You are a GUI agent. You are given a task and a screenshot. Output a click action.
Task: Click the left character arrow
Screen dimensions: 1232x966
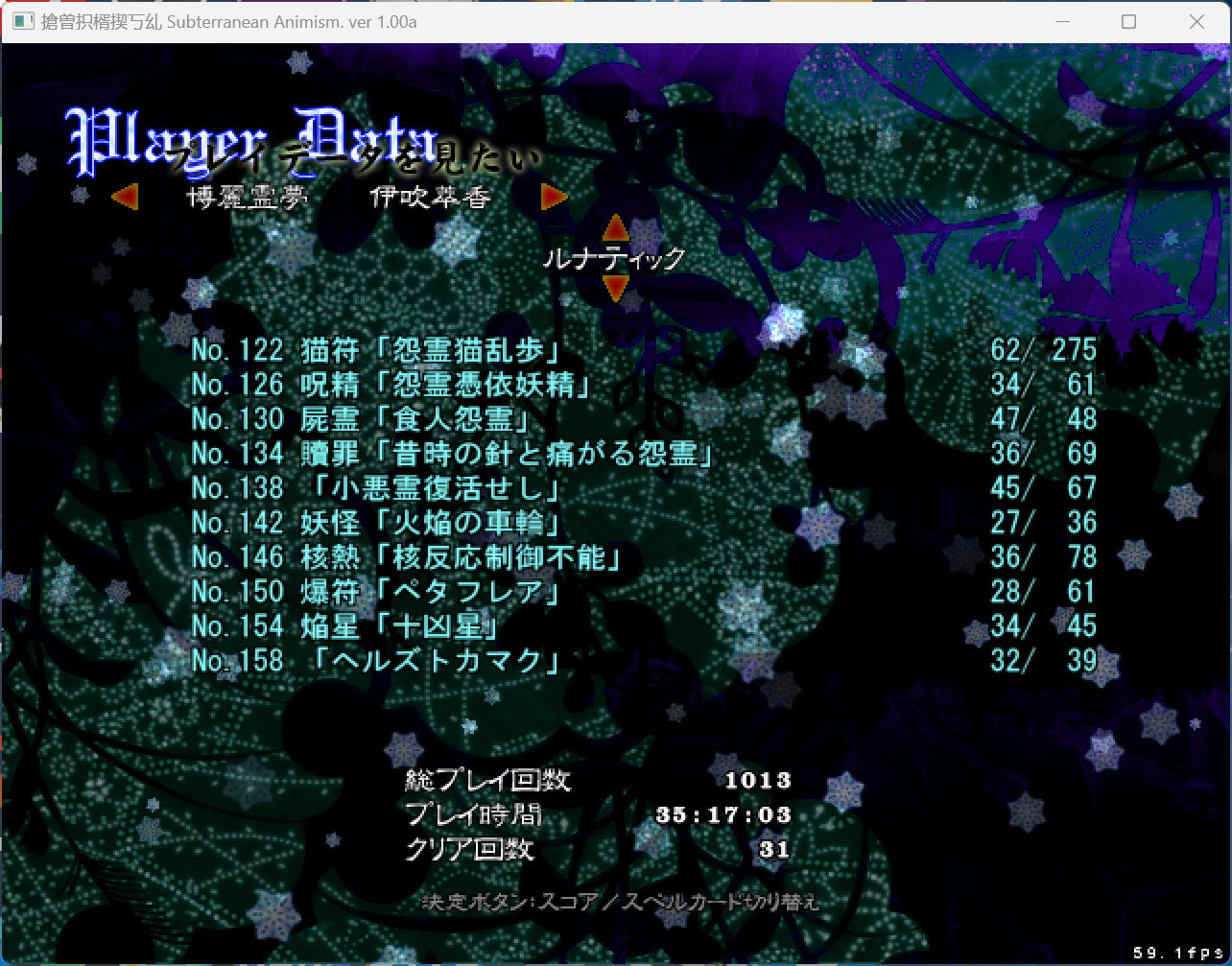(x=125, y=198)
